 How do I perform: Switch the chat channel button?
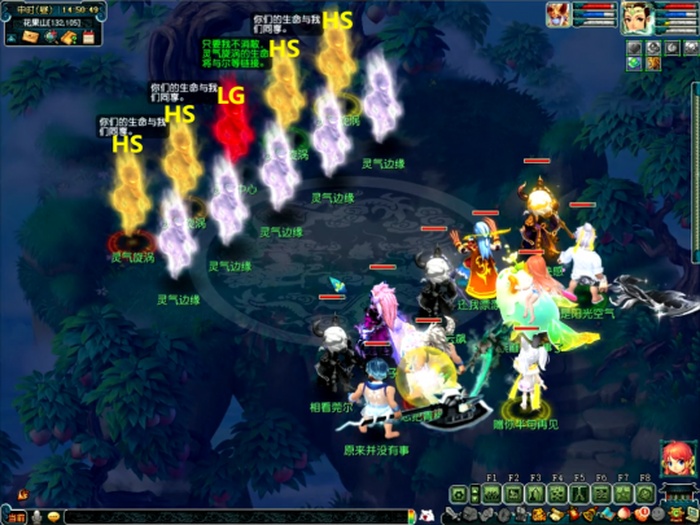(17, 517)
